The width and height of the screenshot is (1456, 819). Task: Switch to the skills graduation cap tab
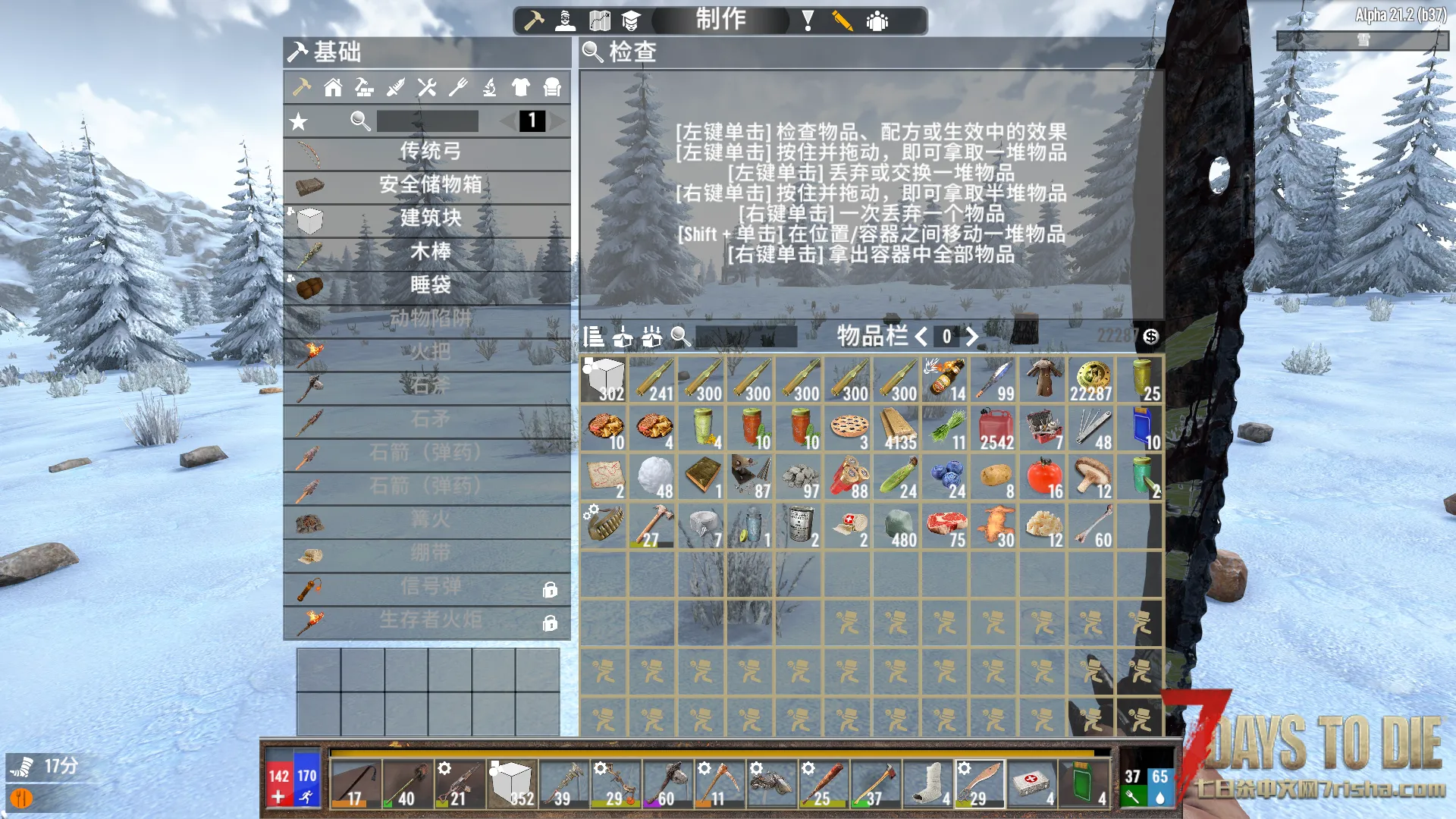631,20
